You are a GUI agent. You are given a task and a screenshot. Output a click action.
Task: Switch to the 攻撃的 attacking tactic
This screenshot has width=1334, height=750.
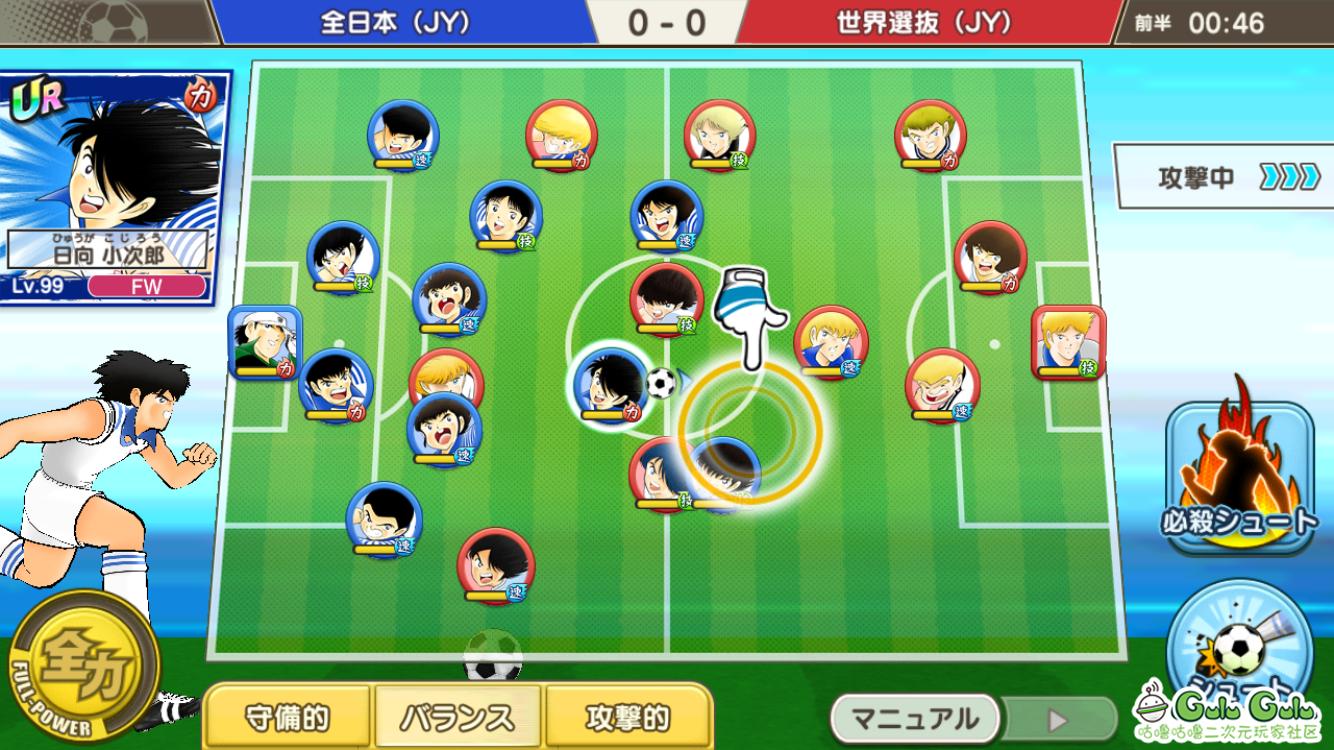pos(627,717)
